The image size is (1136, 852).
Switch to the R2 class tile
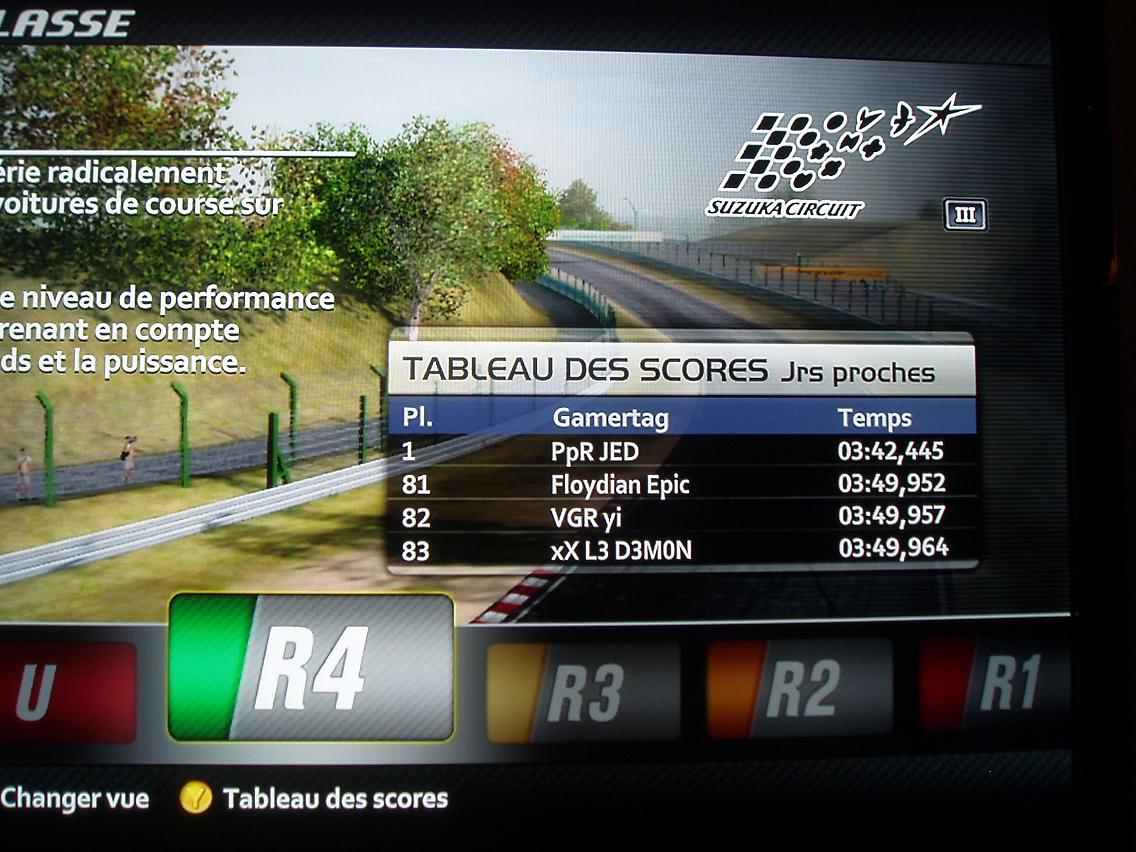pos(798,688)
